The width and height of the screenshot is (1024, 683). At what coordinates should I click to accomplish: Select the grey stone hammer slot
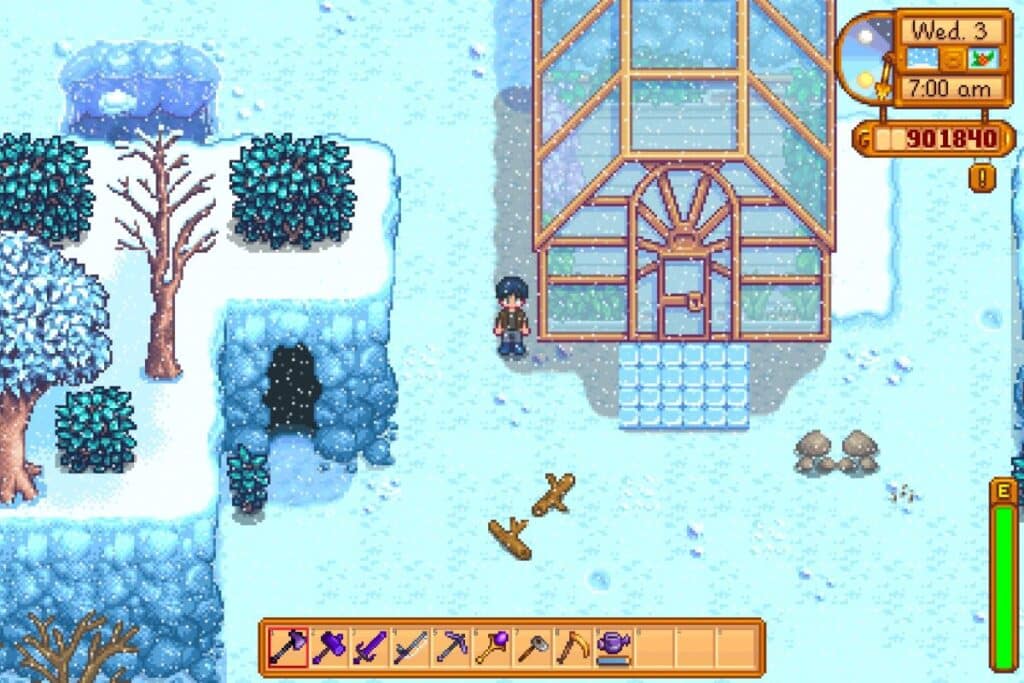532,647
